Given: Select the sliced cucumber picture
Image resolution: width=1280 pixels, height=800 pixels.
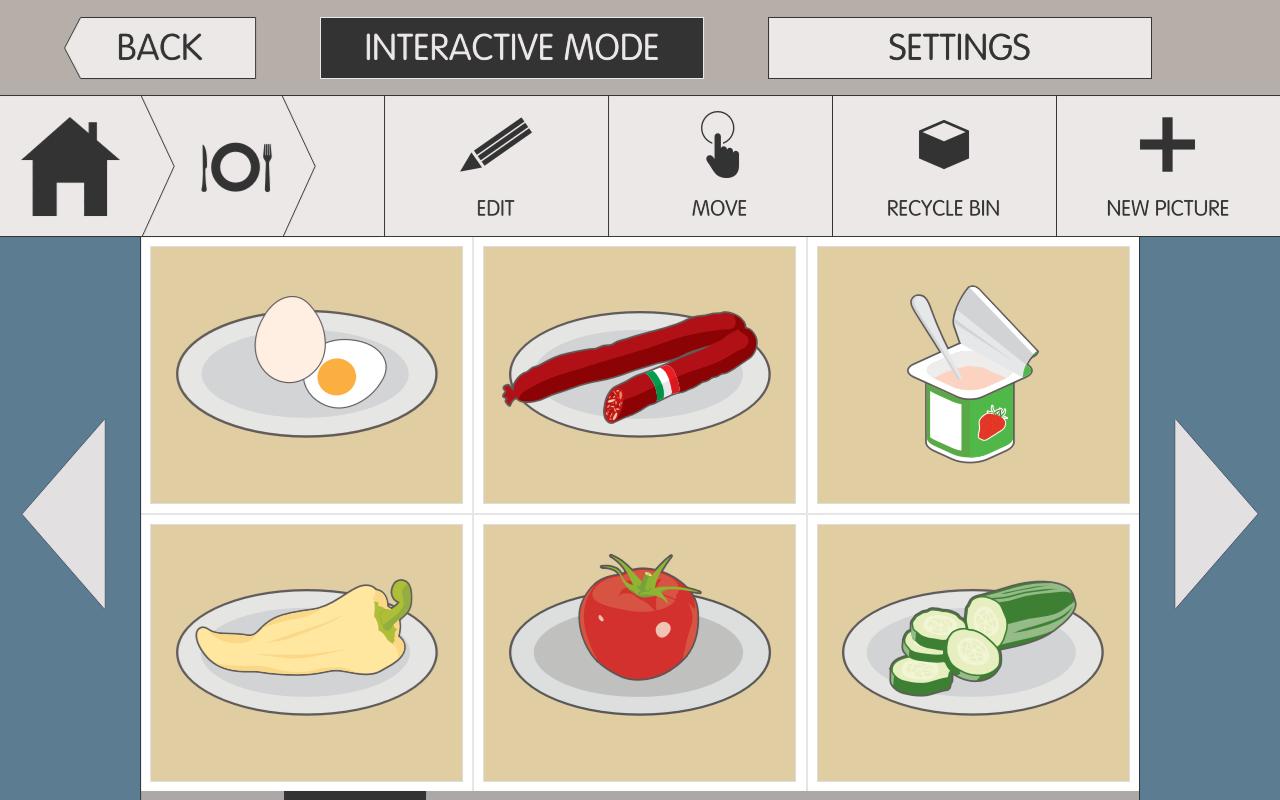Looking at the screenshot, I should (972, 652).
